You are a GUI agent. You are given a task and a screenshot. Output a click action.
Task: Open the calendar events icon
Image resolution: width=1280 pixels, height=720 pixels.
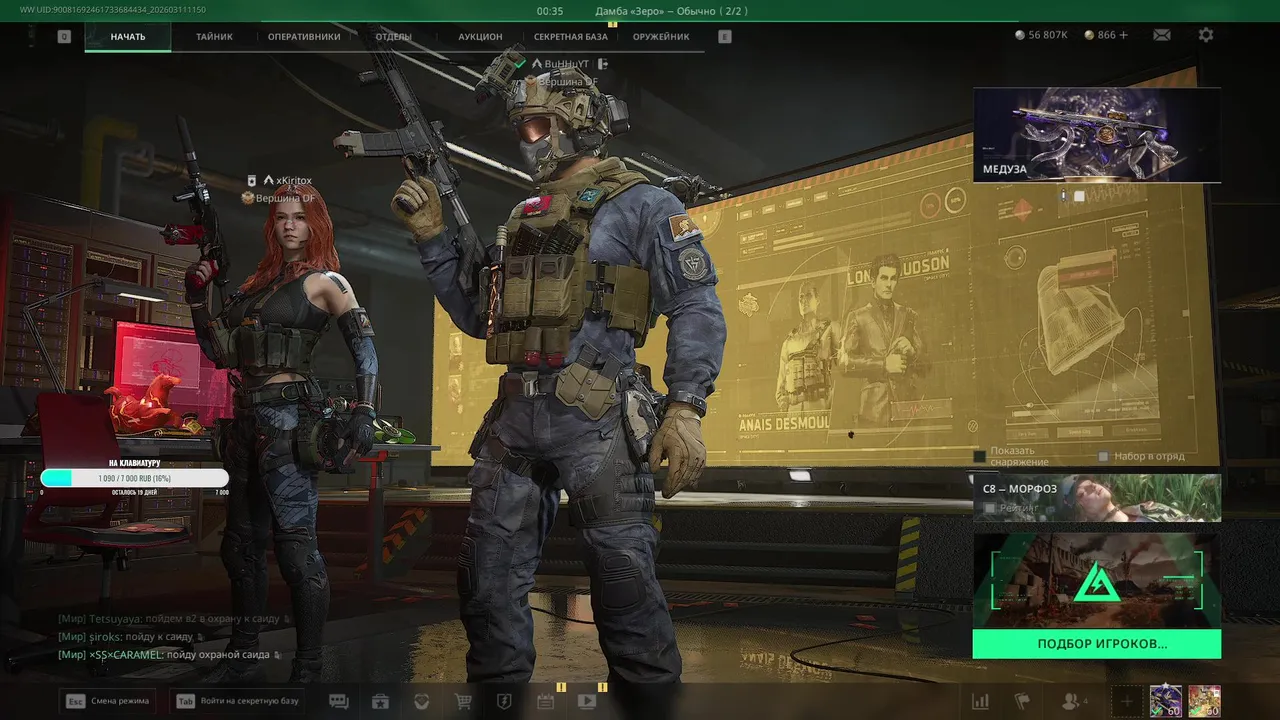[x=545, y=701]
